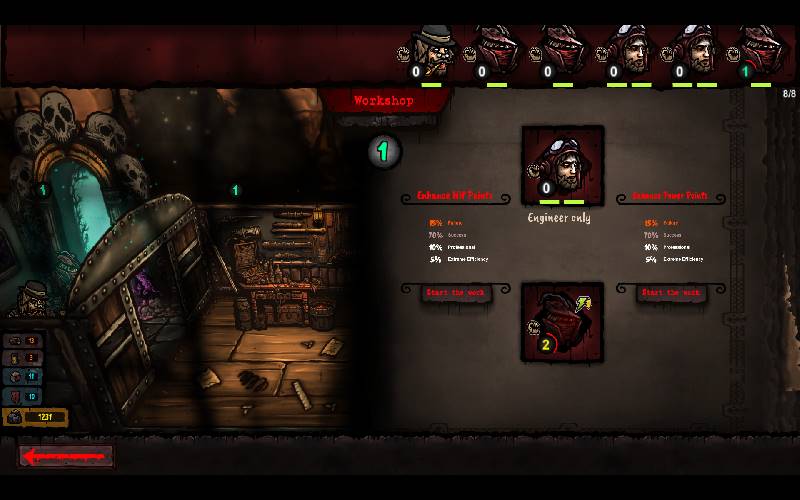This screenshot has width=800, height=500.
Task: Start the work for Enhance HP Points
Action: [x=453, y=293]
